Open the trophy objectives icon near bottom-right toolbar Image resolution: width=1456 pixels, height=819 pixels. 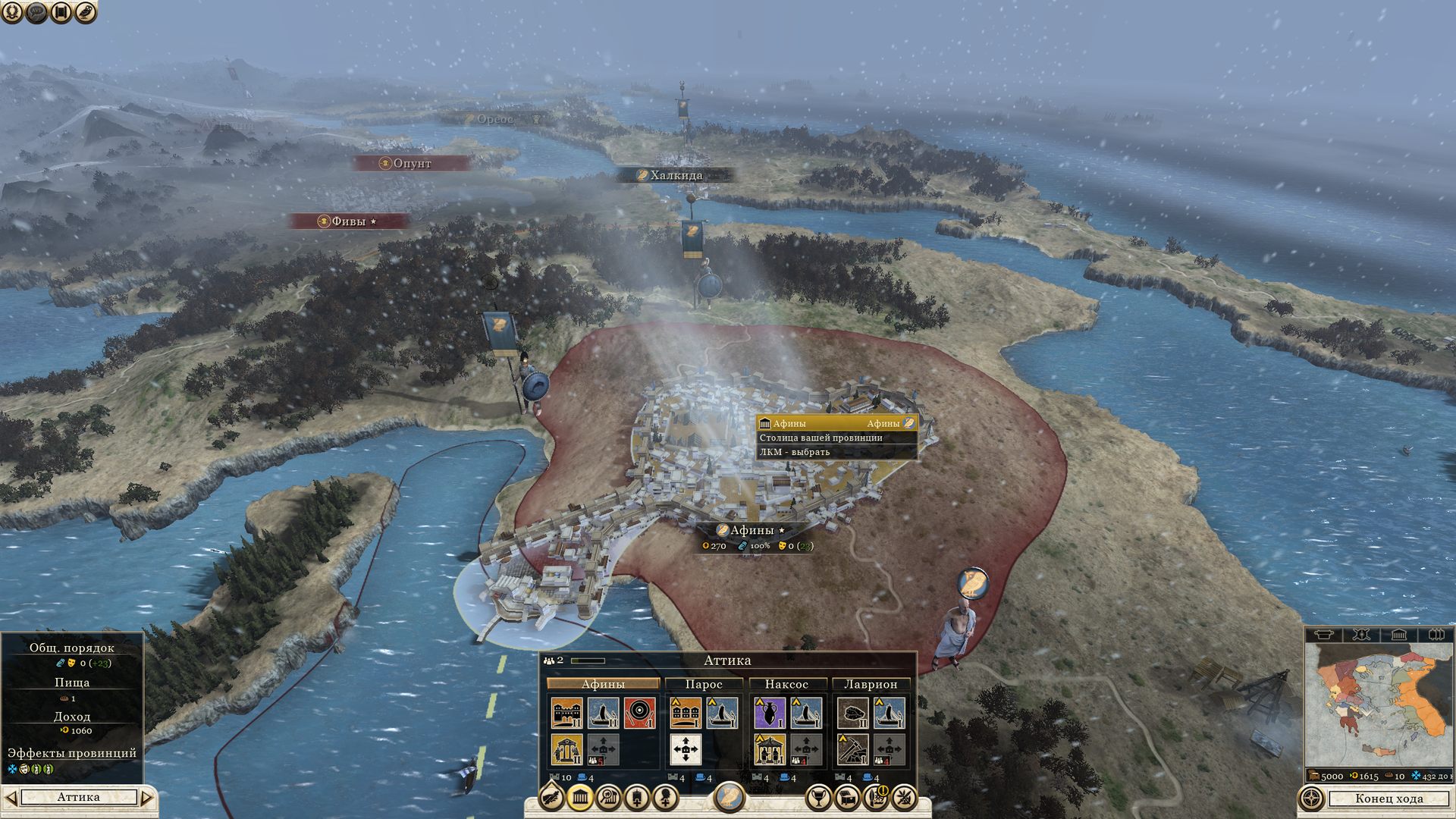coord(819,797)
